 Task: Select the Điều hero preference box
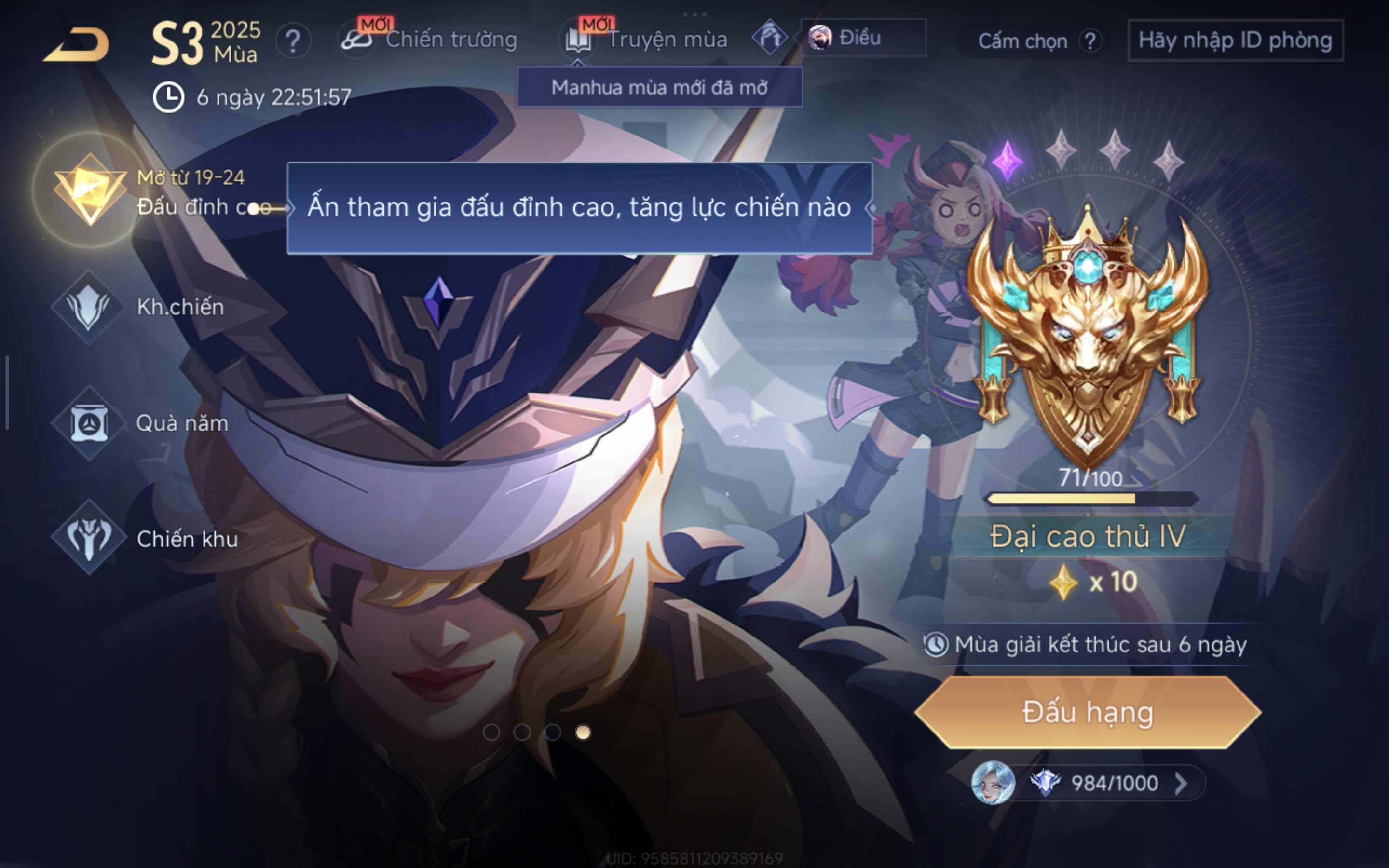(862, 38)
